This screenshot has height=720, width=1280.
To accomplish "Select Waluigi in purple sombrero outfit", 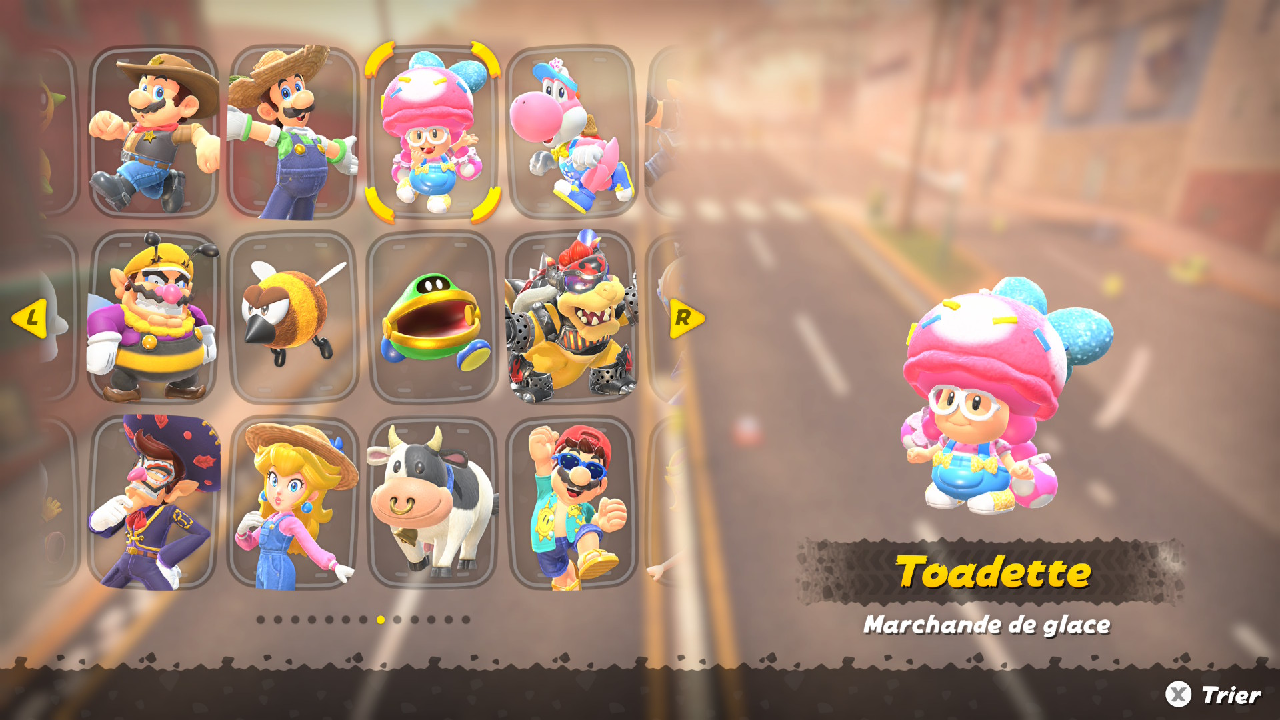I will point(154,503).
